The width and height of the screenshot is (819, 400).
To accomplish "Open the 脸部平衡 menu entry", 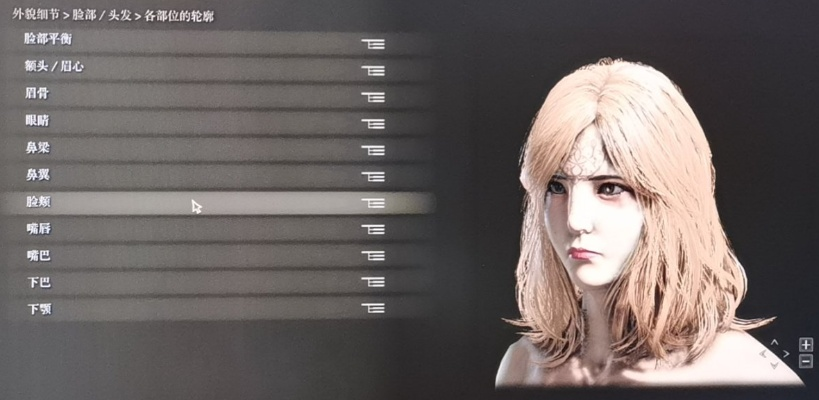I will (200, 42).
